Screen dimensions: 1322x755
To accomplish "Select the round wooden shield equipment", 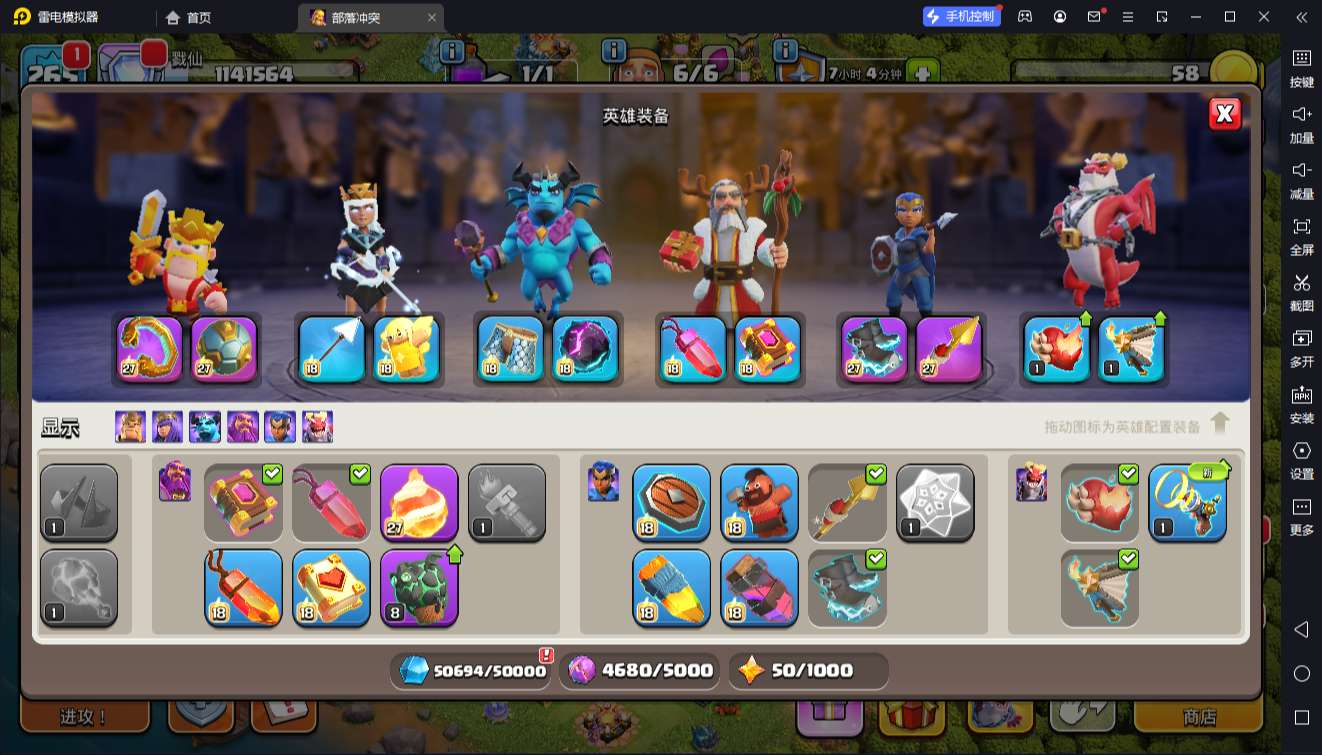I will point(671,502).
